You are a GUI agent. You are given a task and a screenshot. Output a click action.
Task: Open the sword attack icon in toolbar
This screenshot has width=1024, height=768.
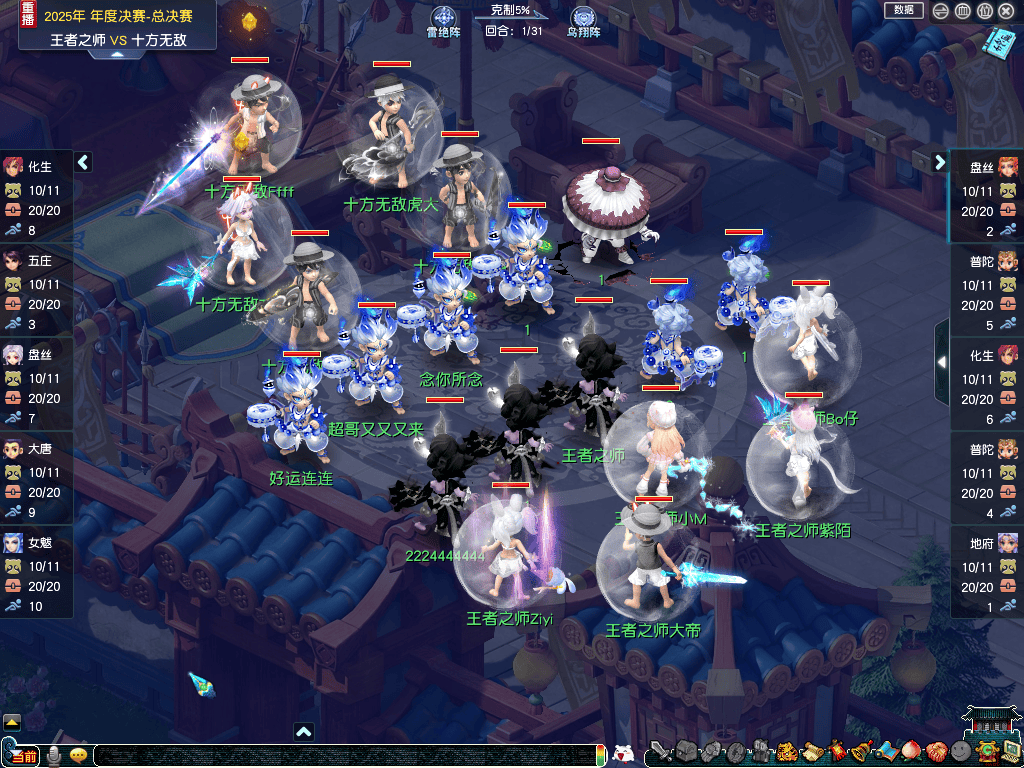coord(660,752)
